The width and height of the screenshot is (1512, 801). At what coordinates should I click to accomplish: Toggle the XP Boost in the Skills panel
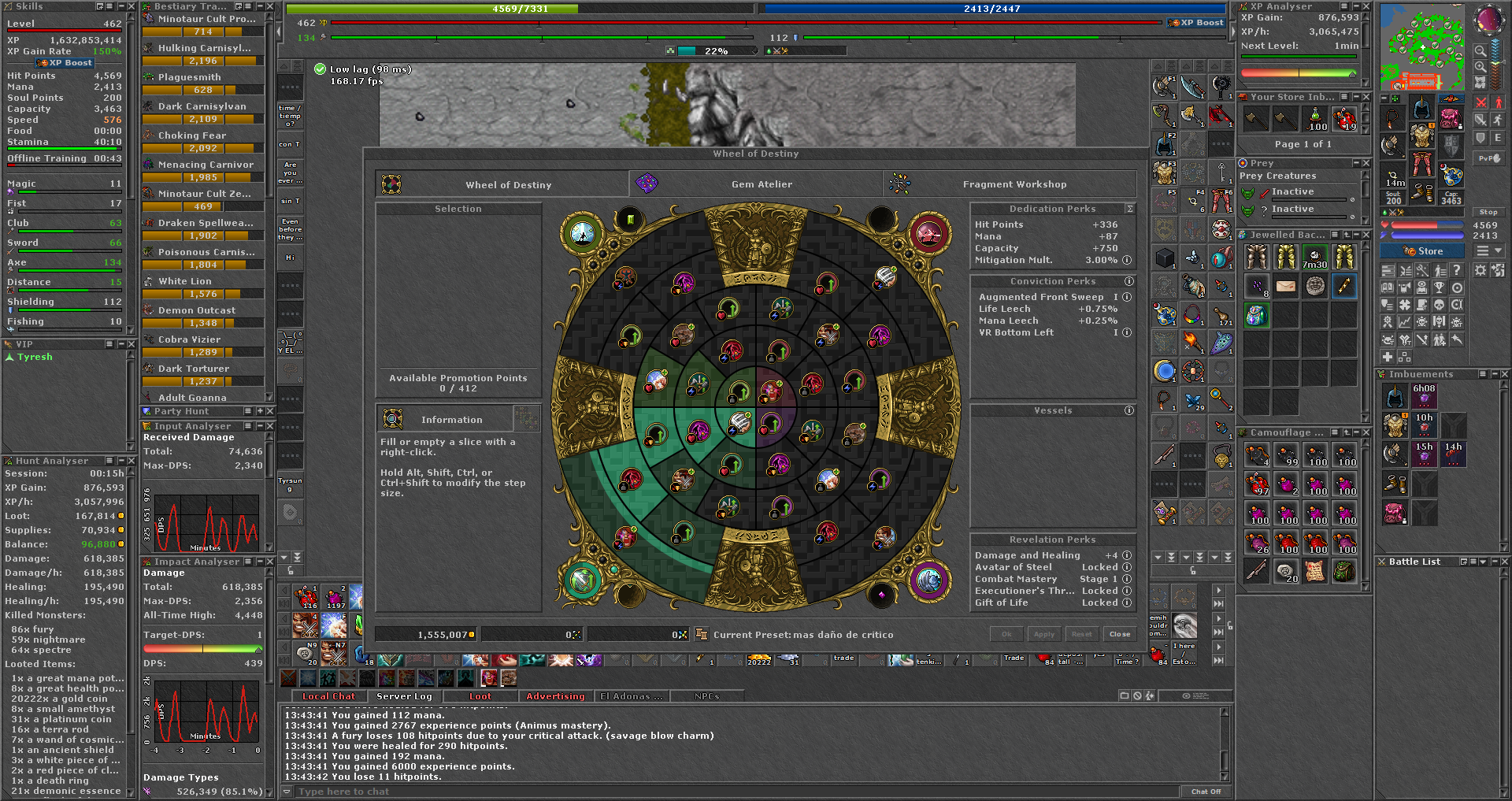64,62
